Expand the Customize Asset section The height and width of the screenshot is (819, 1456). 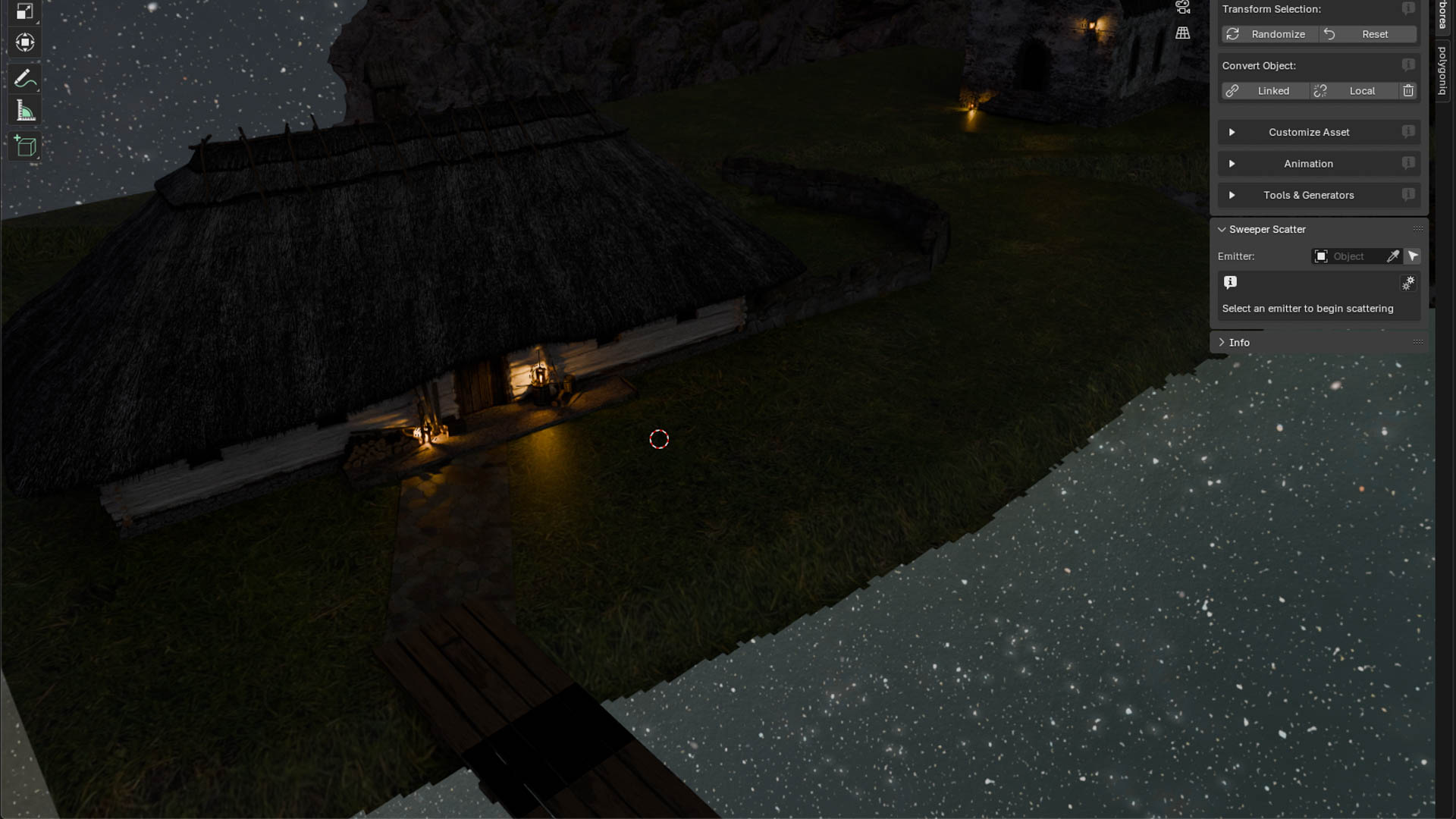[1309, 132]
